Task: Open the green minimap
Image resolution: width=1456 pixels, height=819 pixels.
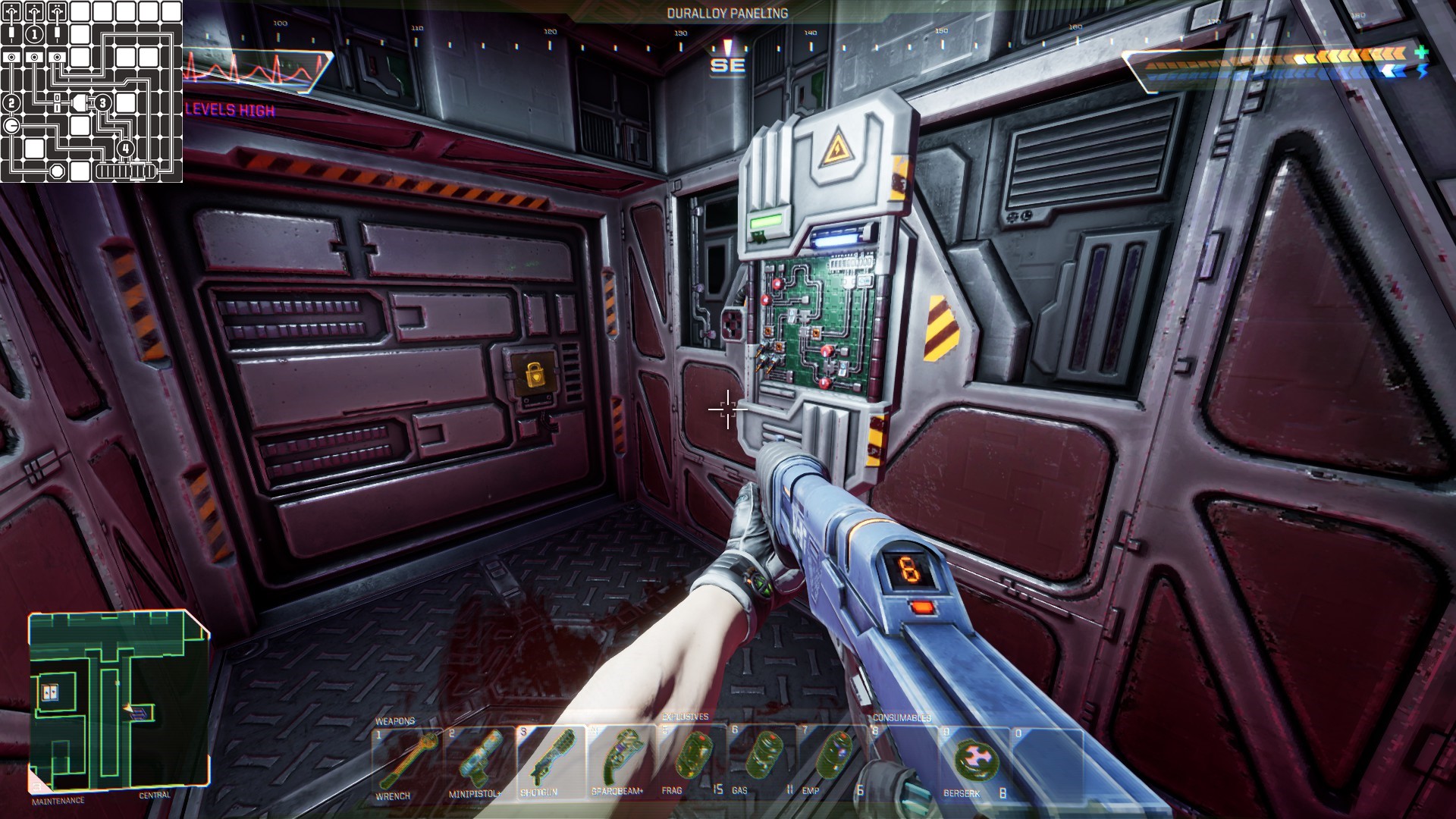Action: point(118,701)
